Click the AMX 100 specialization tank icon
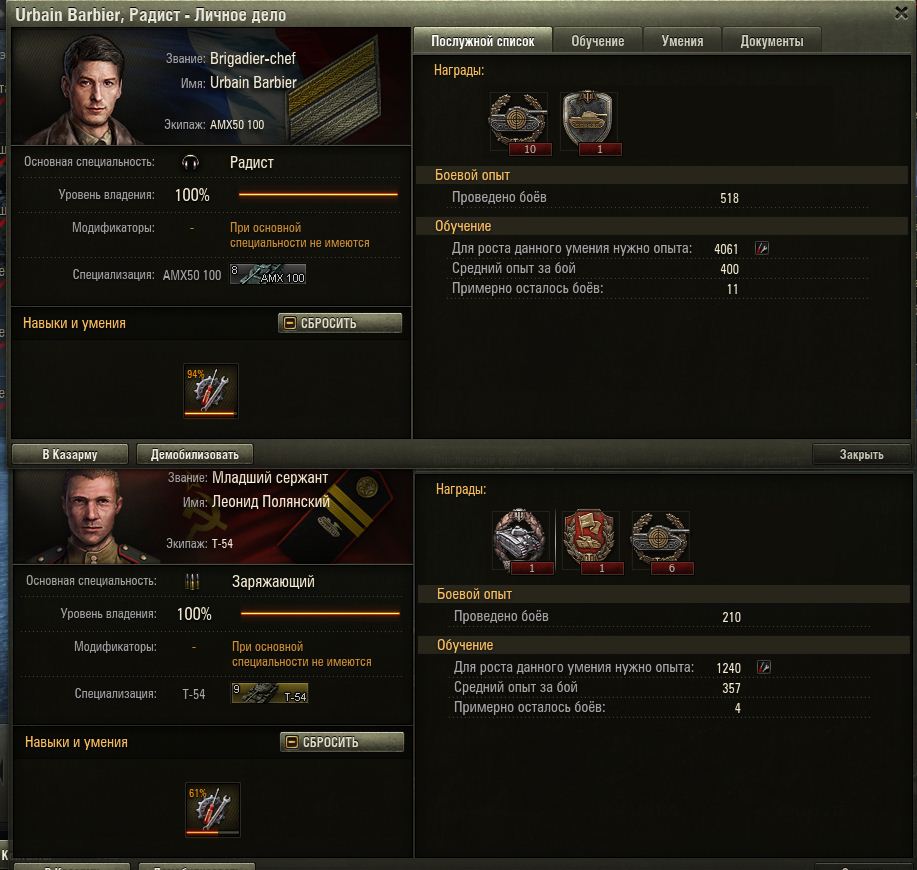 click(x=268, y=274)
